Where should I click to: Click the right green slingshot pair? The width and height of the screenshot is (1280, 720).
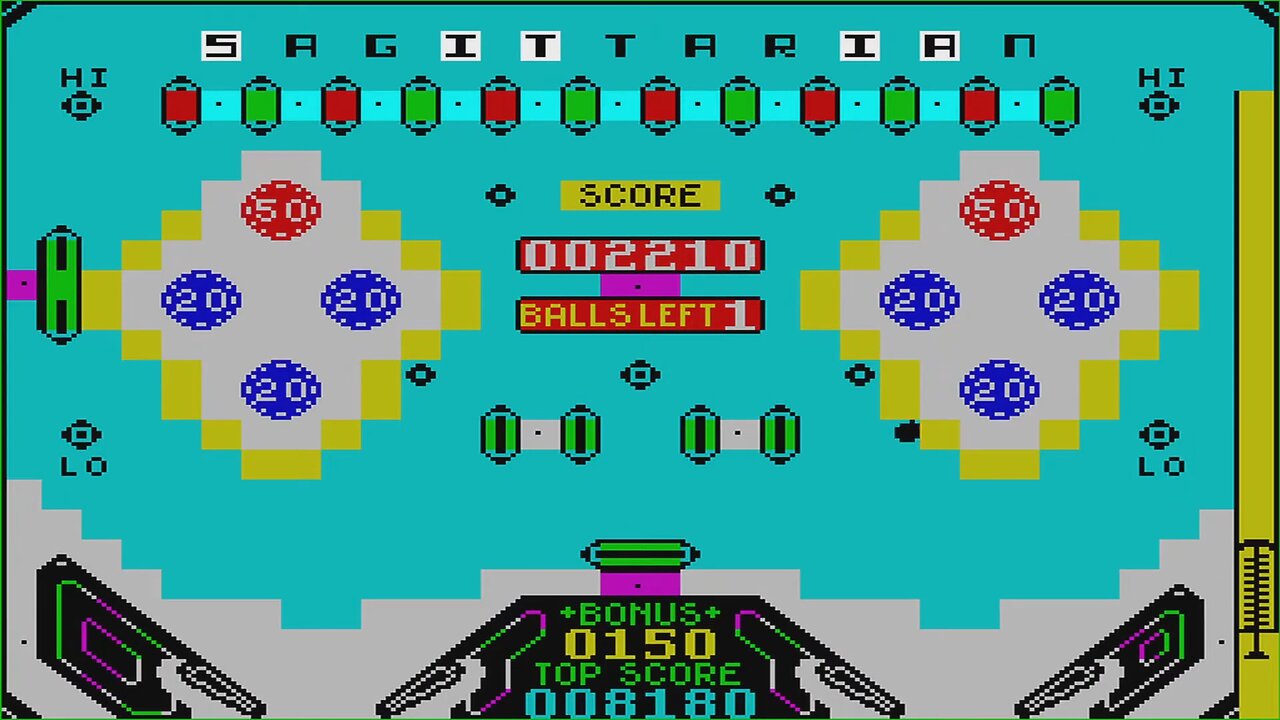[738, 432]
